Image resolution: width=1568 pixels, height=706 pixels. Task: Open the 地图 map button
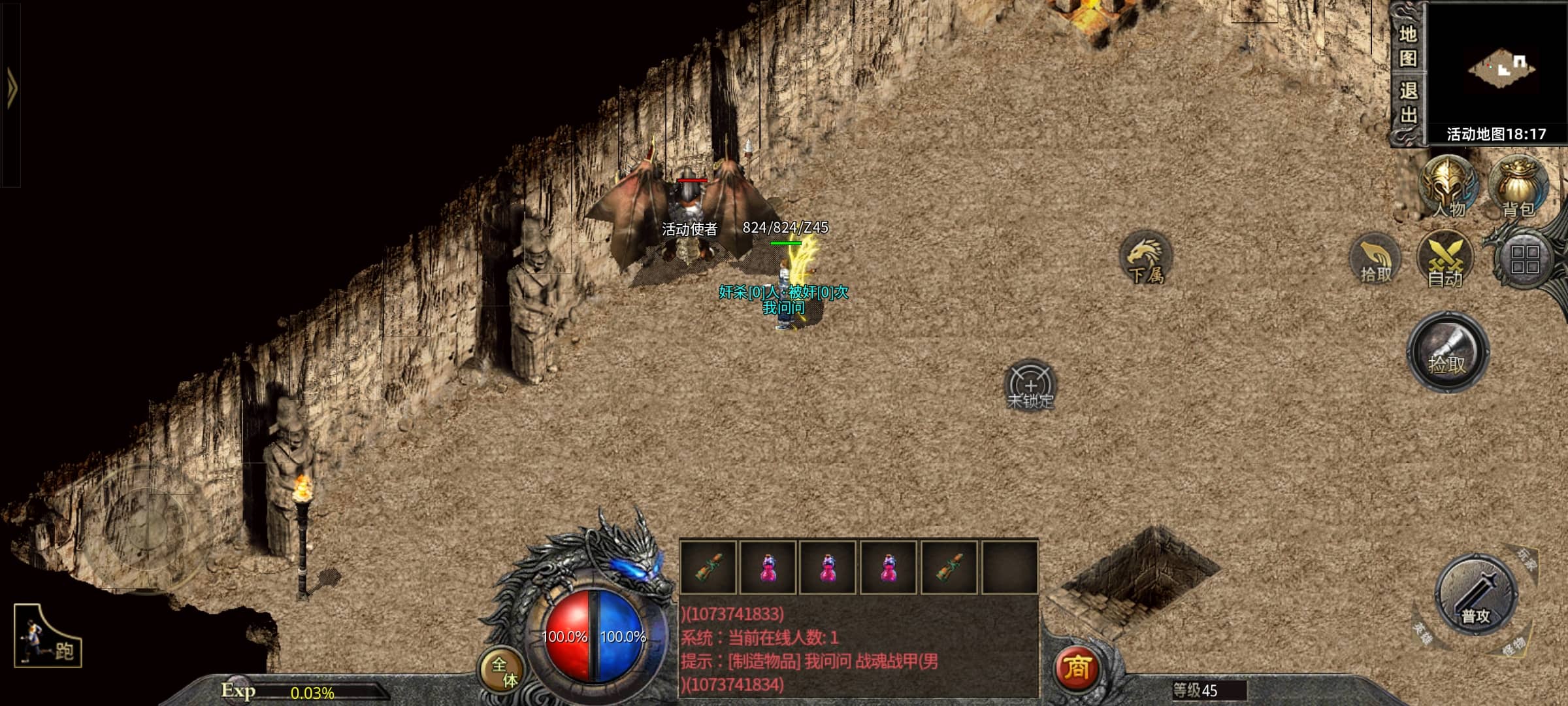click(x=1408, y=46)
